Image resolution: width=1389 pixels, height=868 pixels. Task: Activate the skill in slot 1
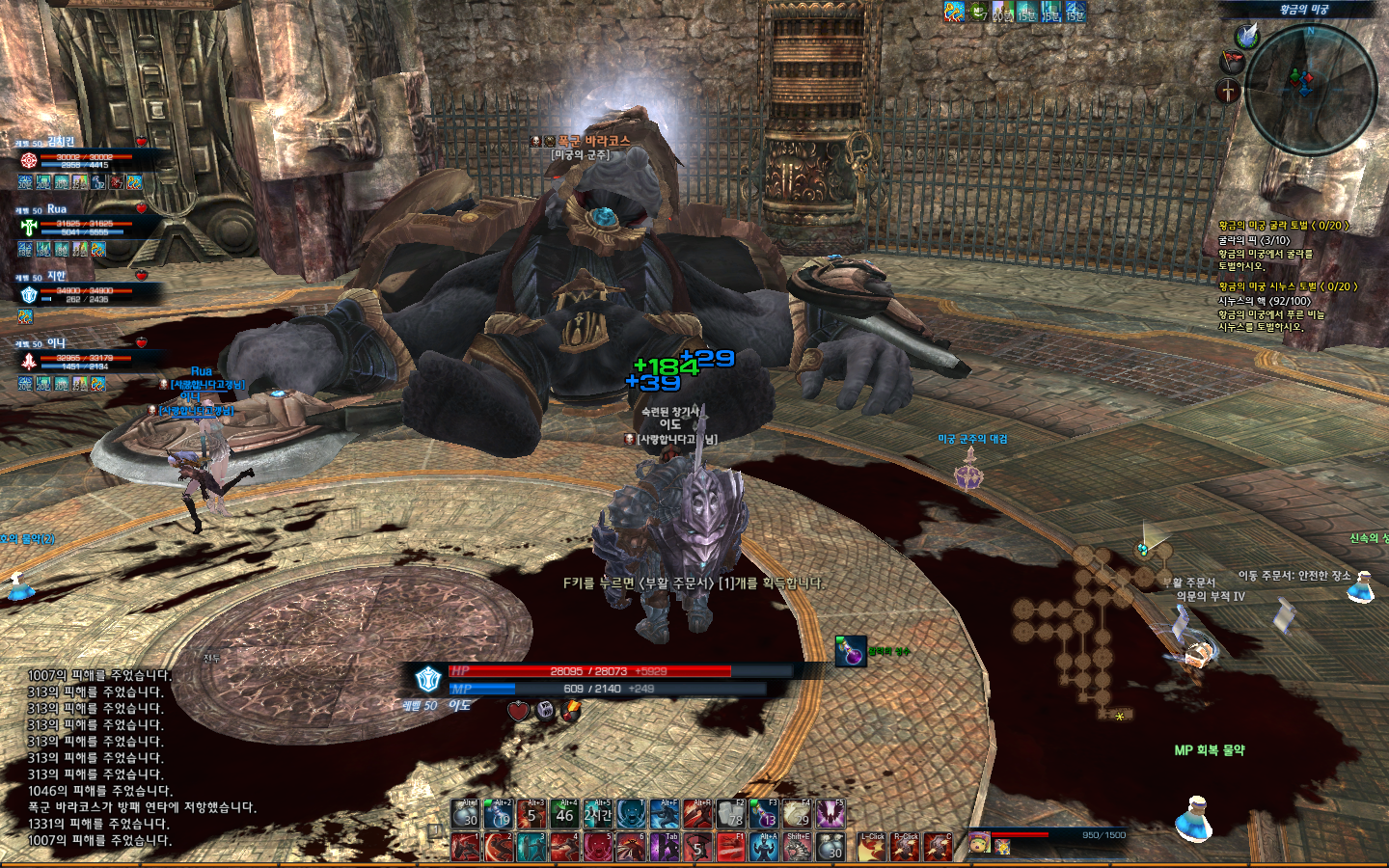(466, 847)
